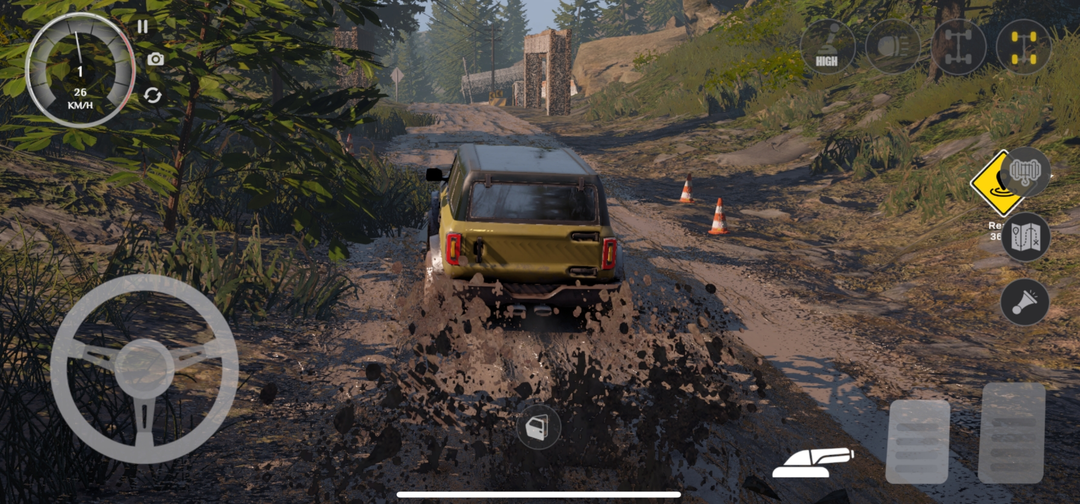Step on the gas pedal

tap(1011, 433)
